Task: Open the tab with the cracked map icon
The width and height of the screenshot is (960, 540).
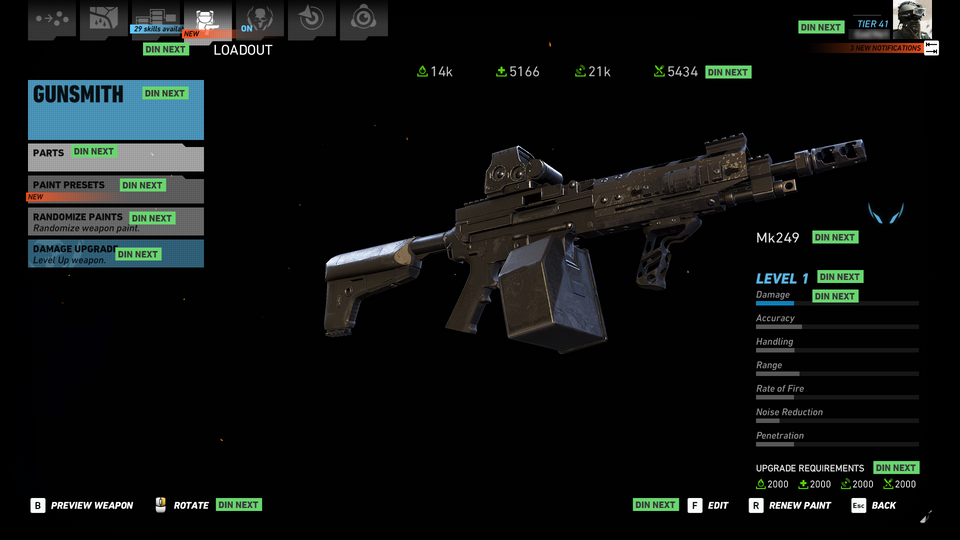Action: click(103, 20)
